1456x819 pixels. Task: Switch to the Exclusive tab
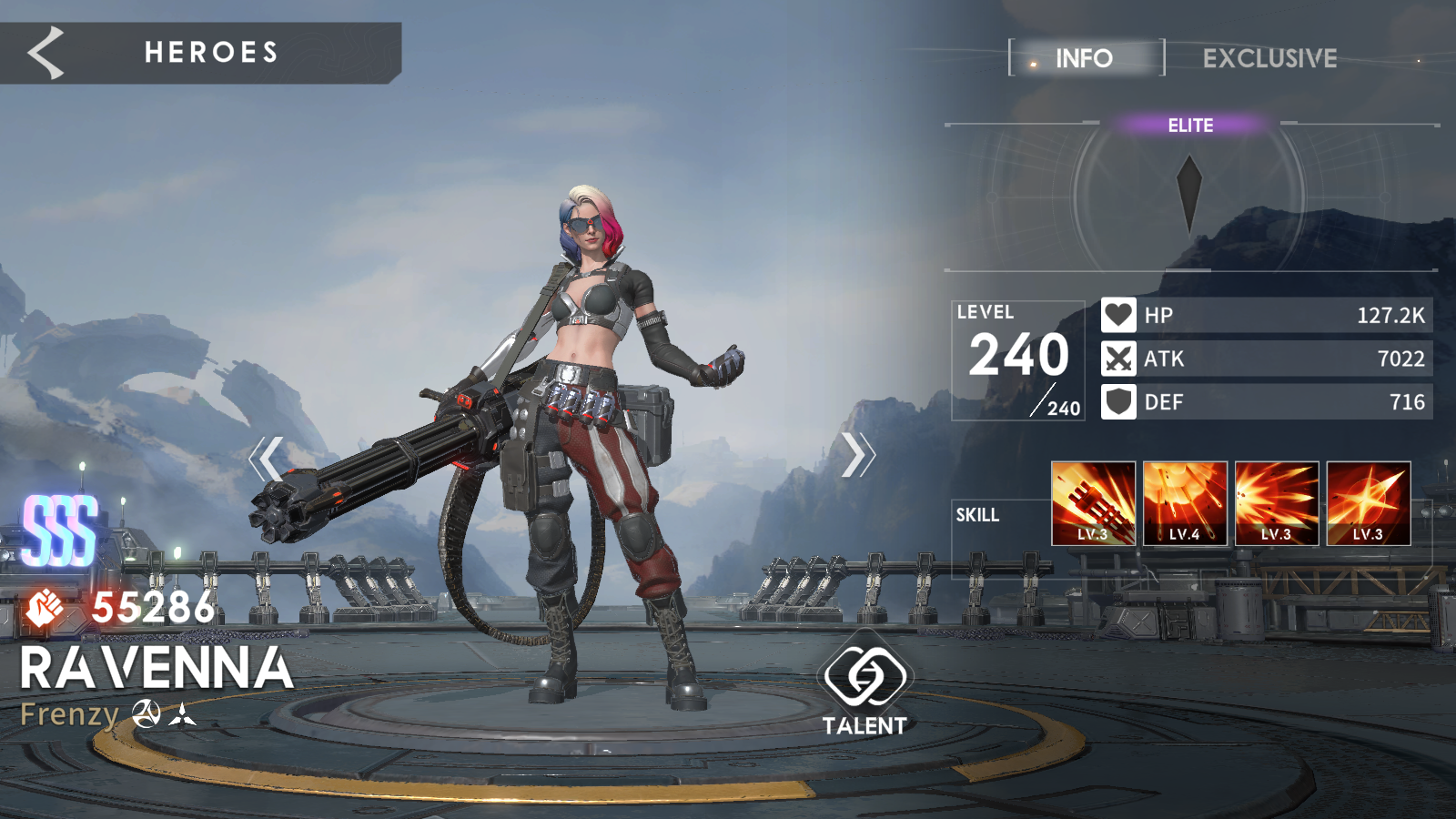pyautogui.click(x=1269, y=58)
